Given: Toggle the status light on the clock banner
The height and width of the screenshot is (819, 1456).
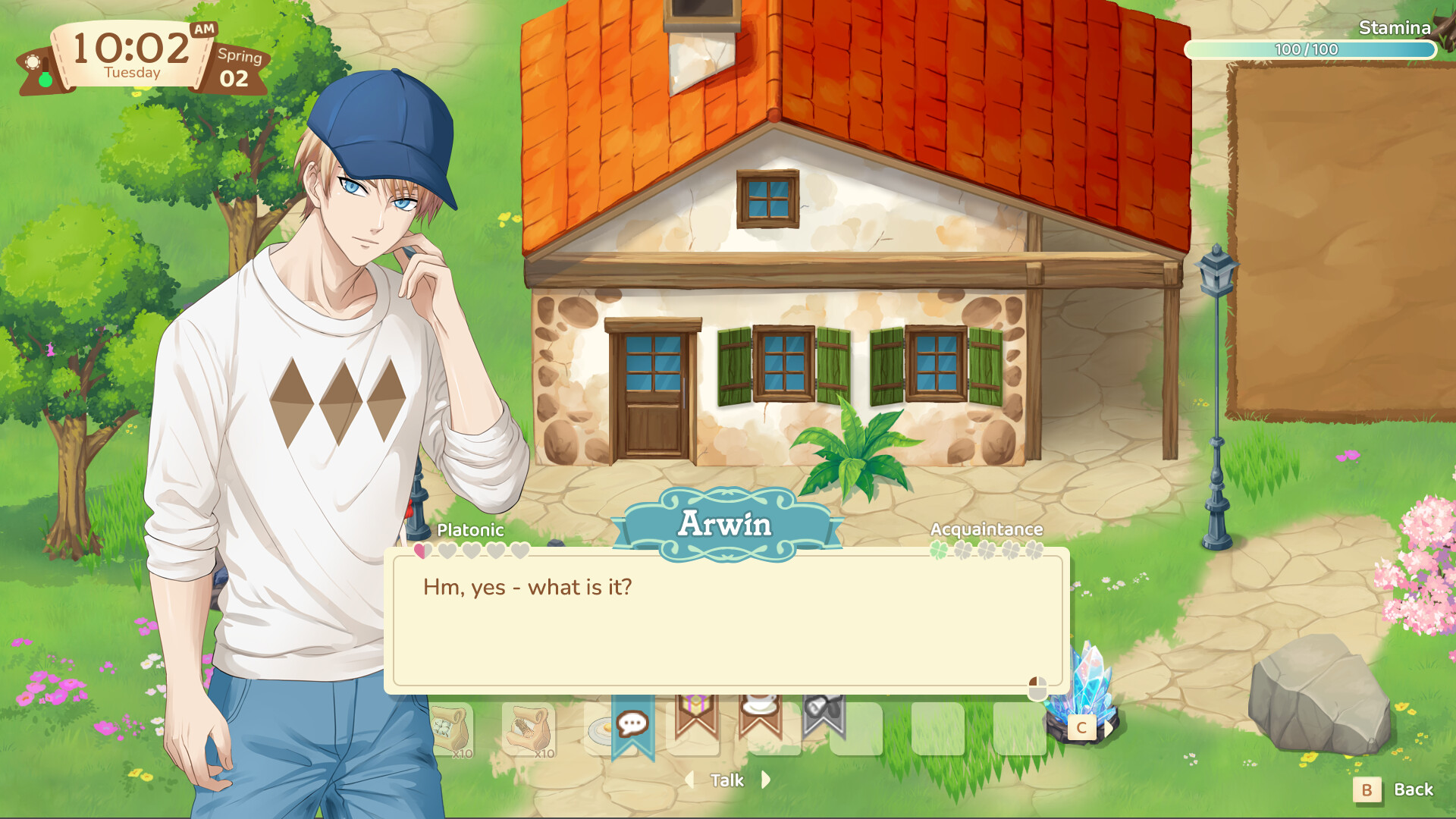Looking at the screenshot, I should [x=44, y=78].
